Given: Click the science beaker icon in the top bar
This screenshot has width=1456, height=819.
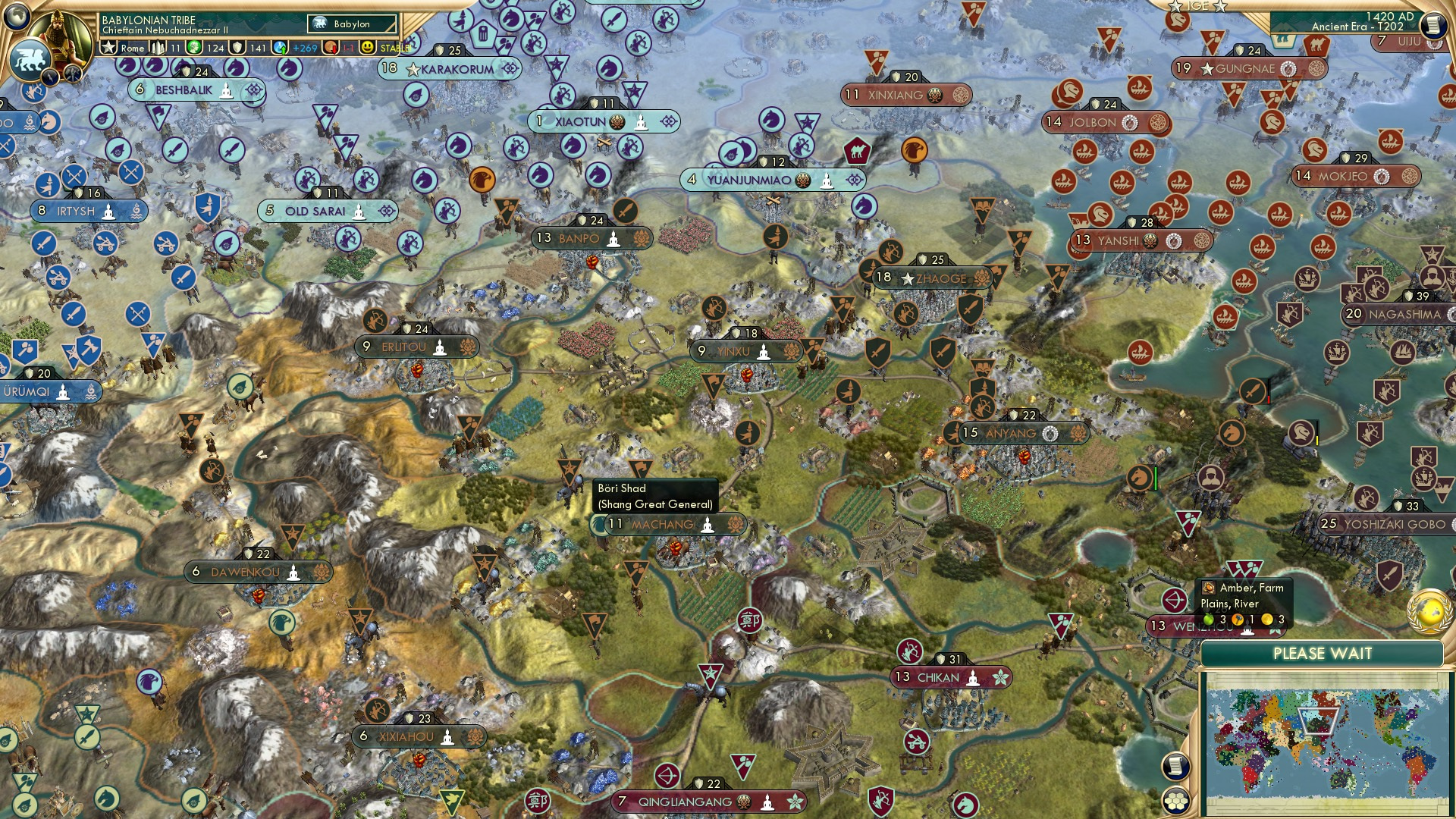Looking at the screenshot, I should point(281,48).
